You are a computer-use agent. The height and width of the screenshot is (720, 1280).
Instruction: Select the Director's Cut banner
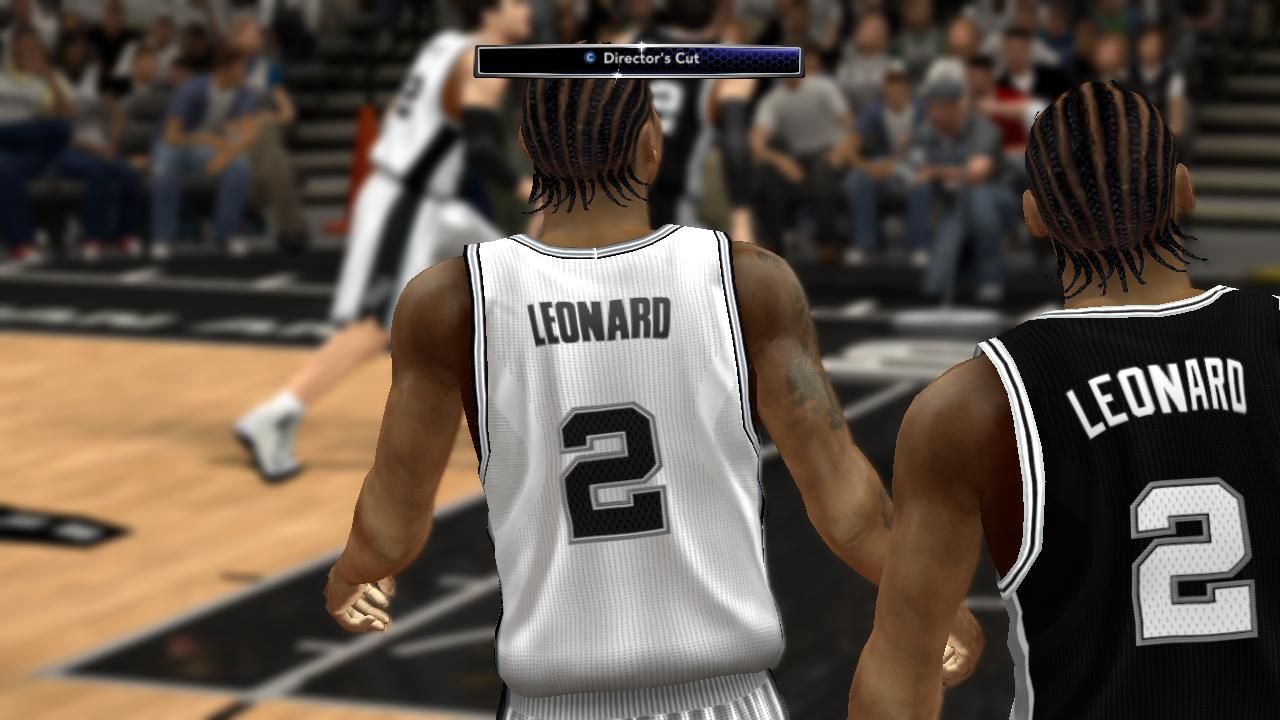pyautogui.click(x=638, y=60)
